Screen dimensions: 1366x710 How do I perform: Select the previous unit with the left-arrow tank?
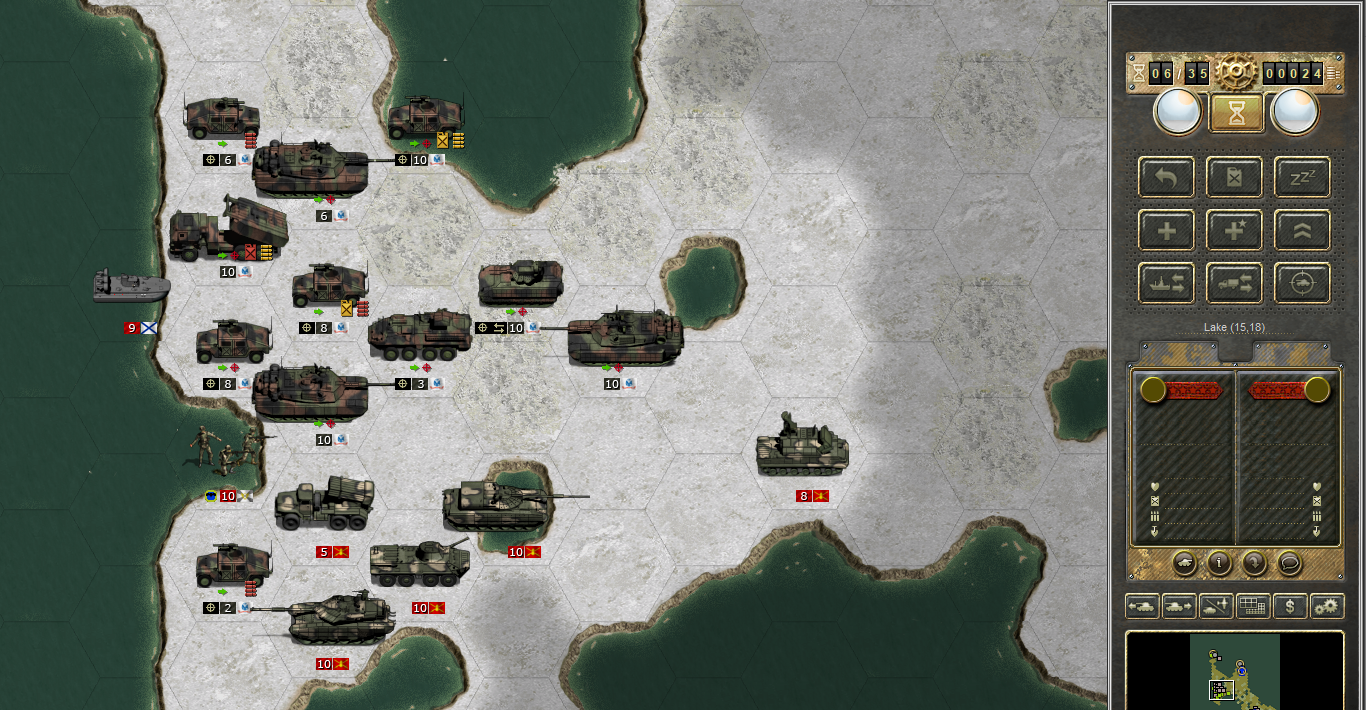click(1142, 606)
